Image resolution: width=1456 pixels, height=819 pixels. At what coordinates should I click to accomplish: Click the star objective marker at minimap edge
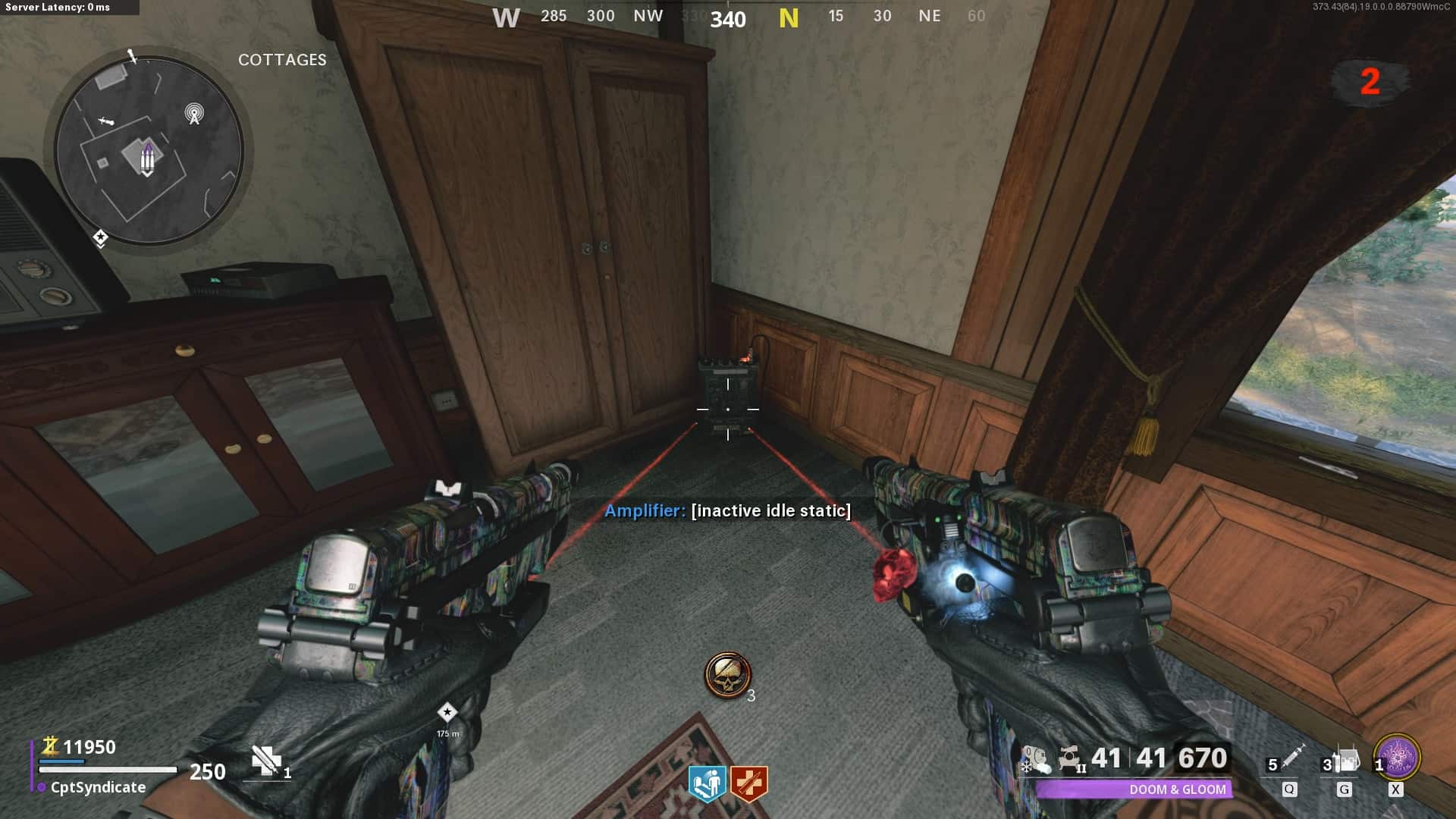pos(100,239)
